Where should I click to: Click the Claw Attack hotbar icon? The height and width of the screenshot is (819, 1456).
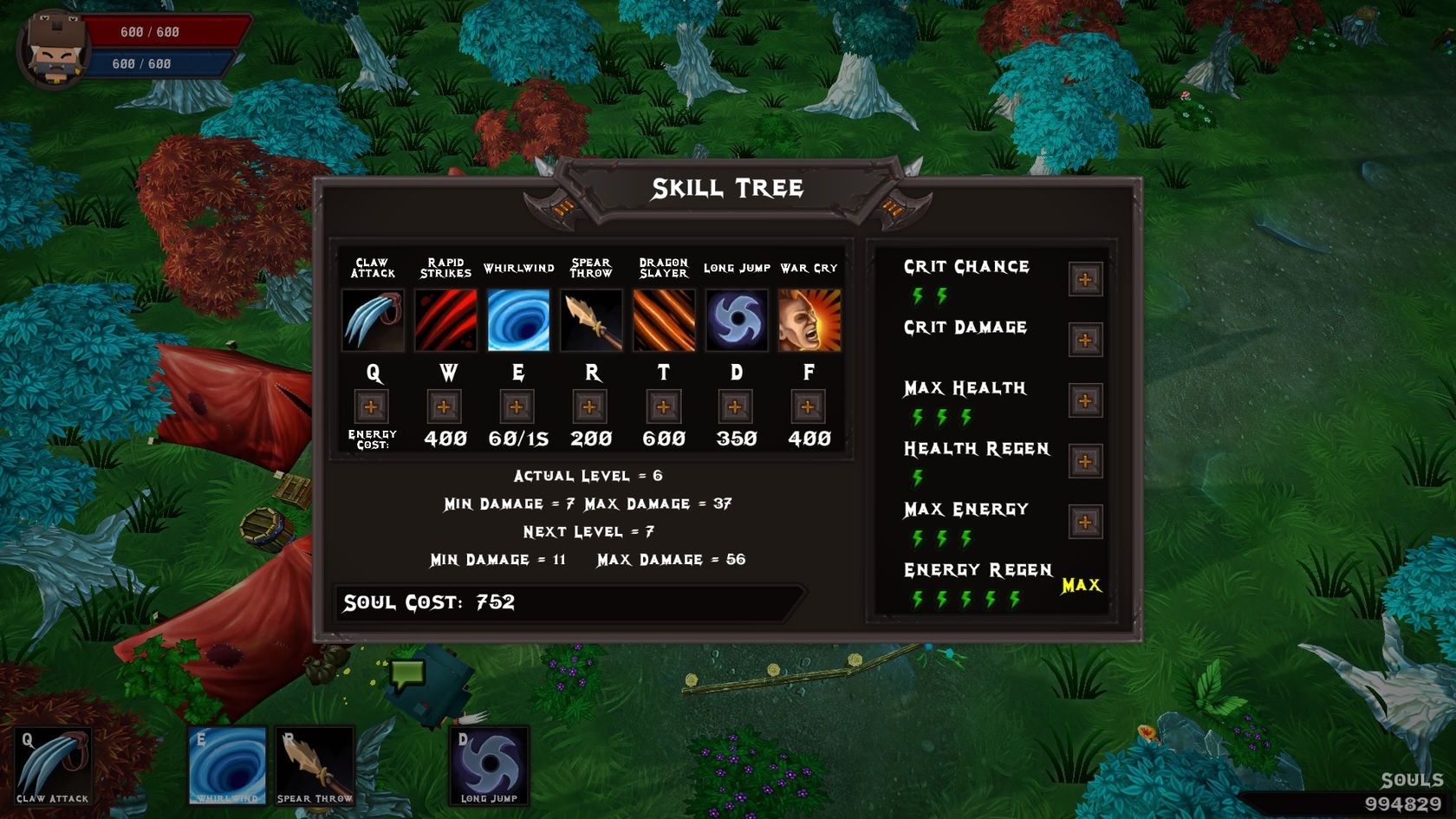(54, 764)
